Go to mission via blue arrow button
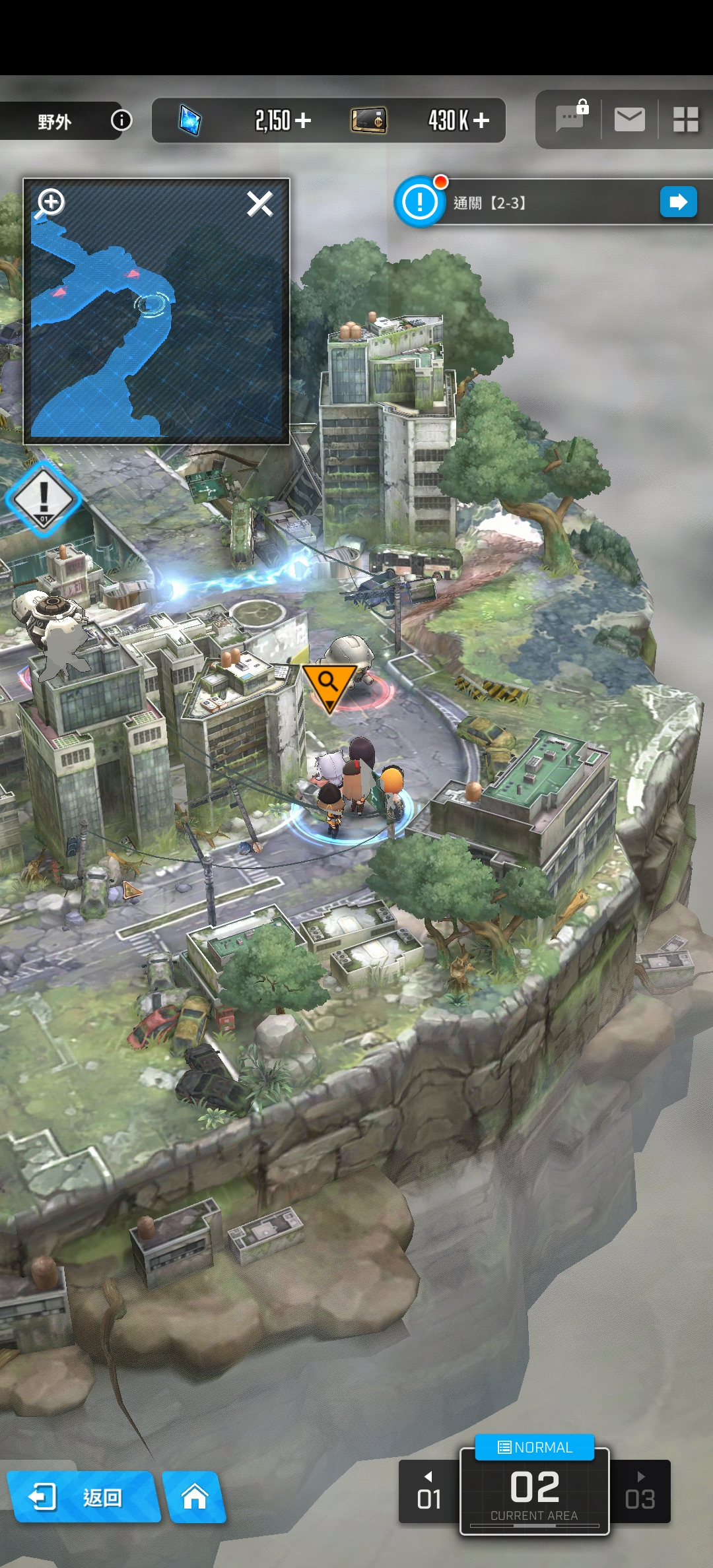 coord(678,202)
